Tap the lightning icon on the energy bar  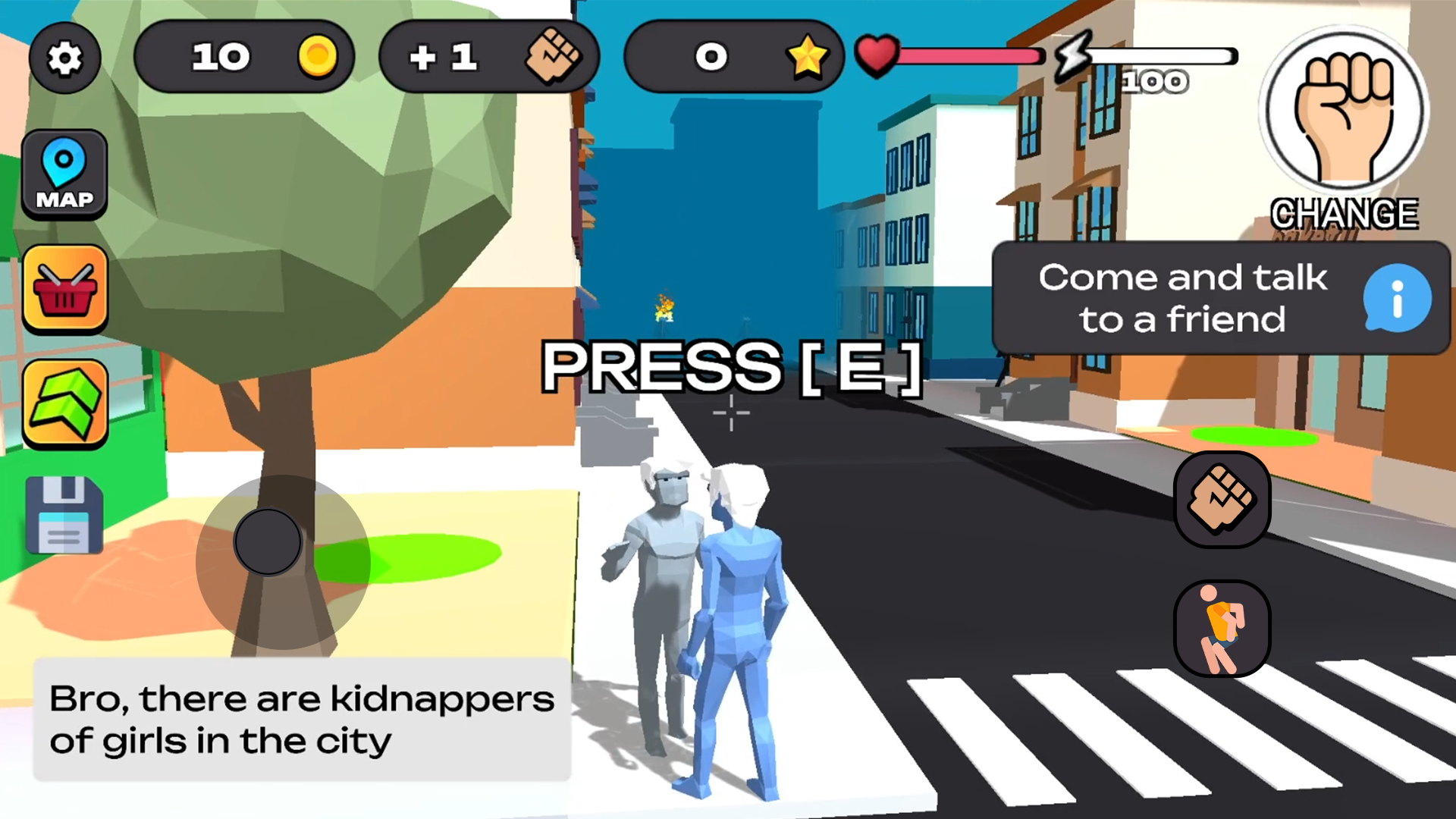(x=1073, y=57)
